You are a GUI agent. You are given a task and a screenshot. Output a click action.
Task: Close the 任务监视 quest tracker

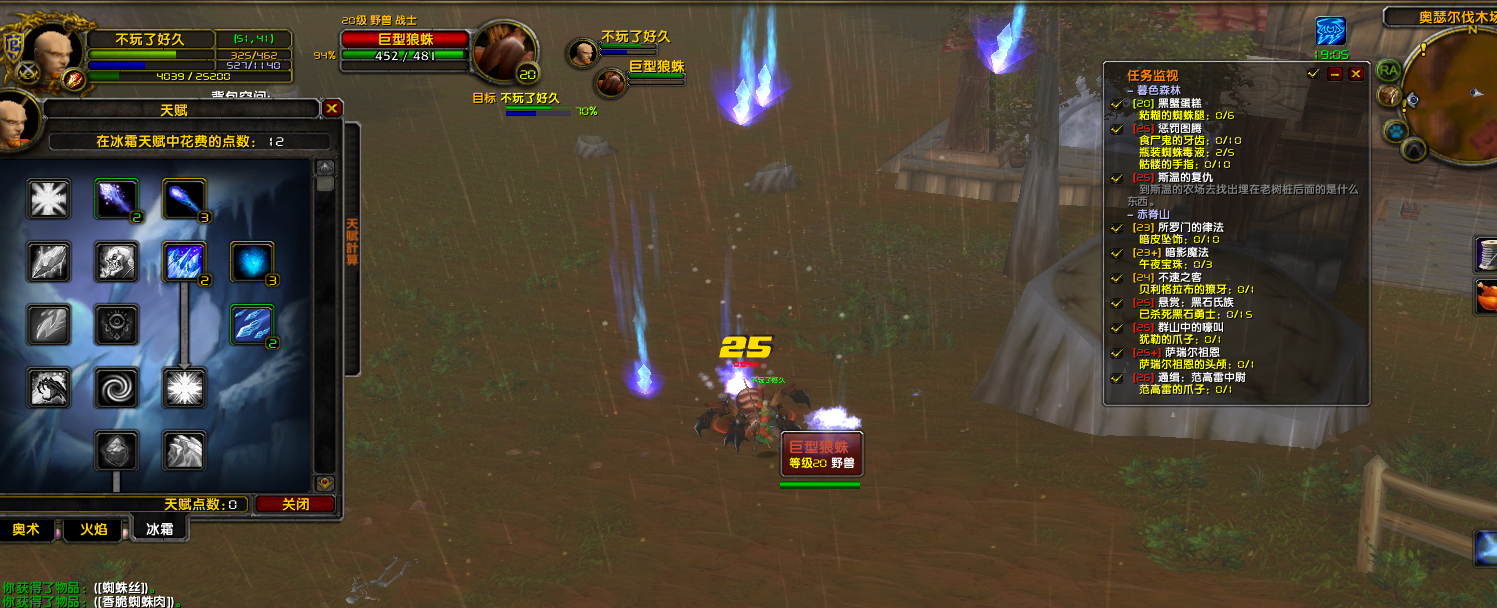coord(1356,74)
